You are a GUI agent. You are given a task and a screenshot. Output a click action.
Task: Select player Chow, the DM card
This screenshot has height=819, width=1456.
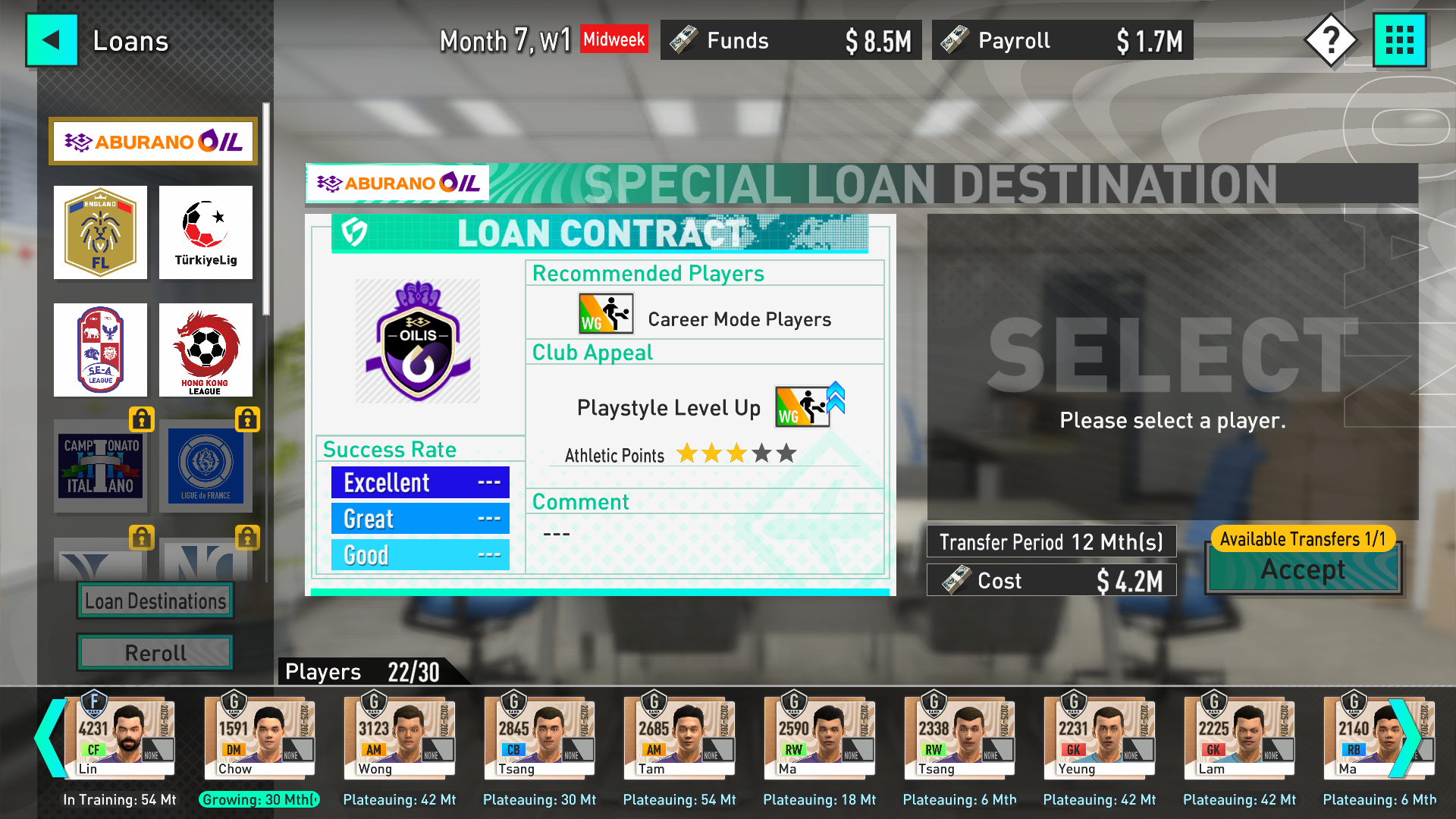(259, 737)
